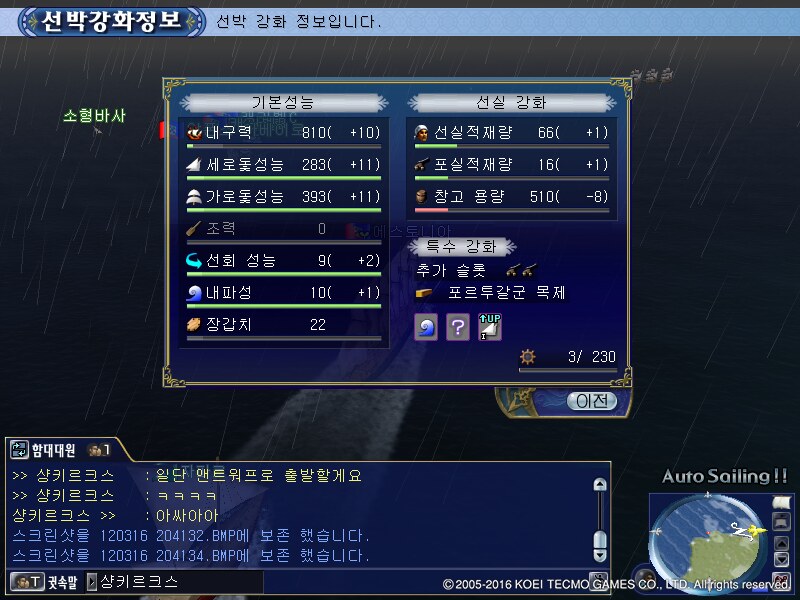Screen dimensions: 800x600
Task: Select the blue wave skill icon
Action: click(426, 326)
